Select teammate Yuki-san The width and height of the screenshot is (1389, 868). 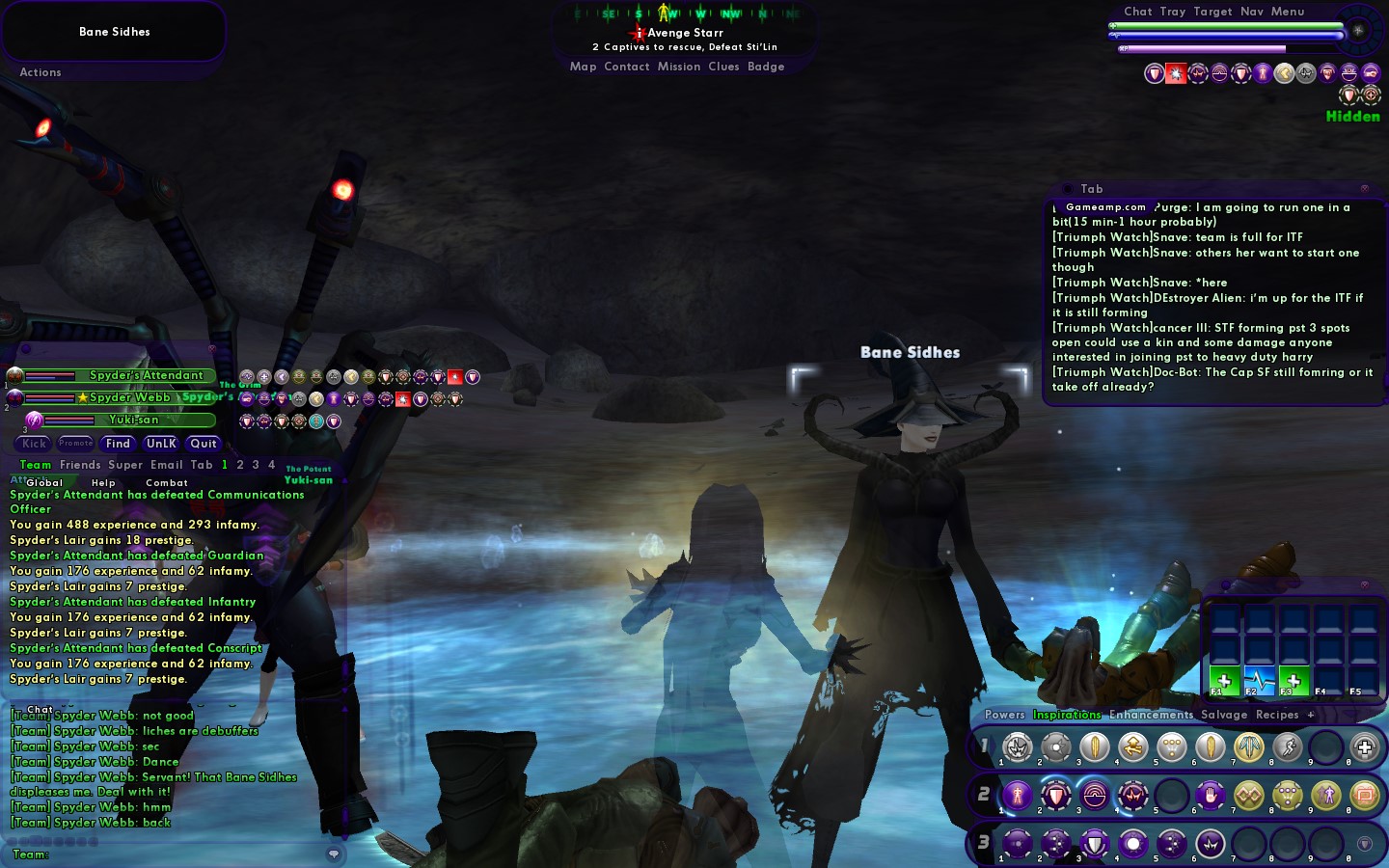pos(133,420)
